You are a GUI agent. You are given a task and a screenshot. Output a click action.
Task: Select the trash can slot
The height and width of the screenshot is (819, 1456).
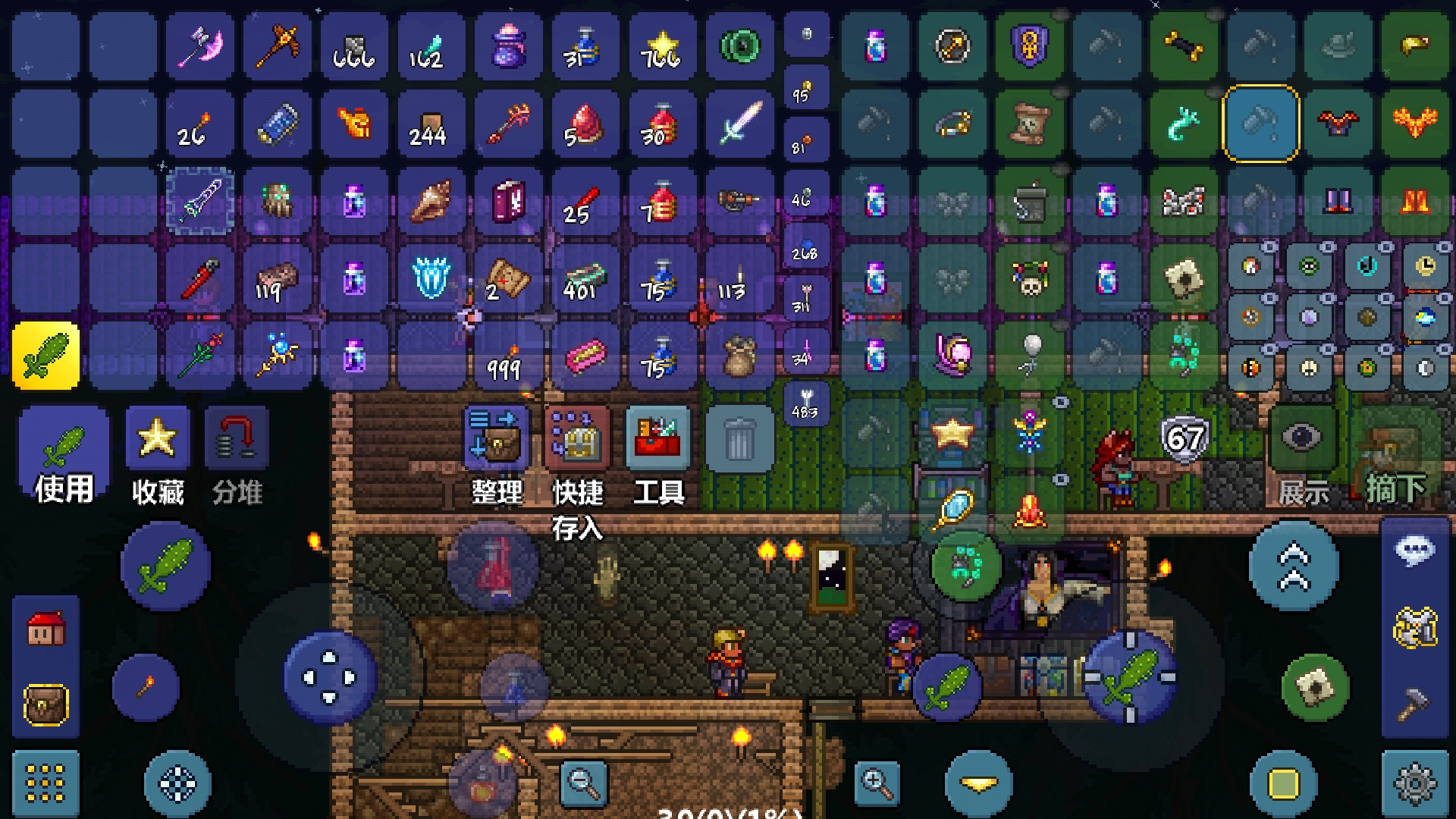click(x=739, y=440)
